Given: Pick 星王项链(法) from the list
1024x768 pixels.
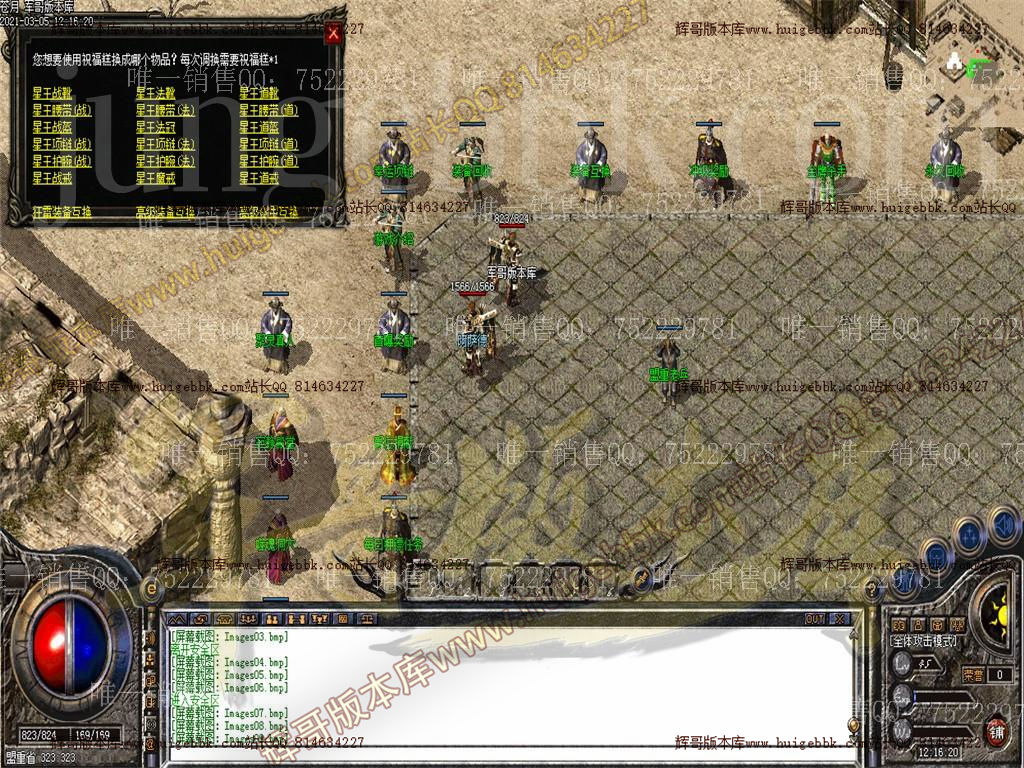Looking at the screenshot, I should 166,144.
